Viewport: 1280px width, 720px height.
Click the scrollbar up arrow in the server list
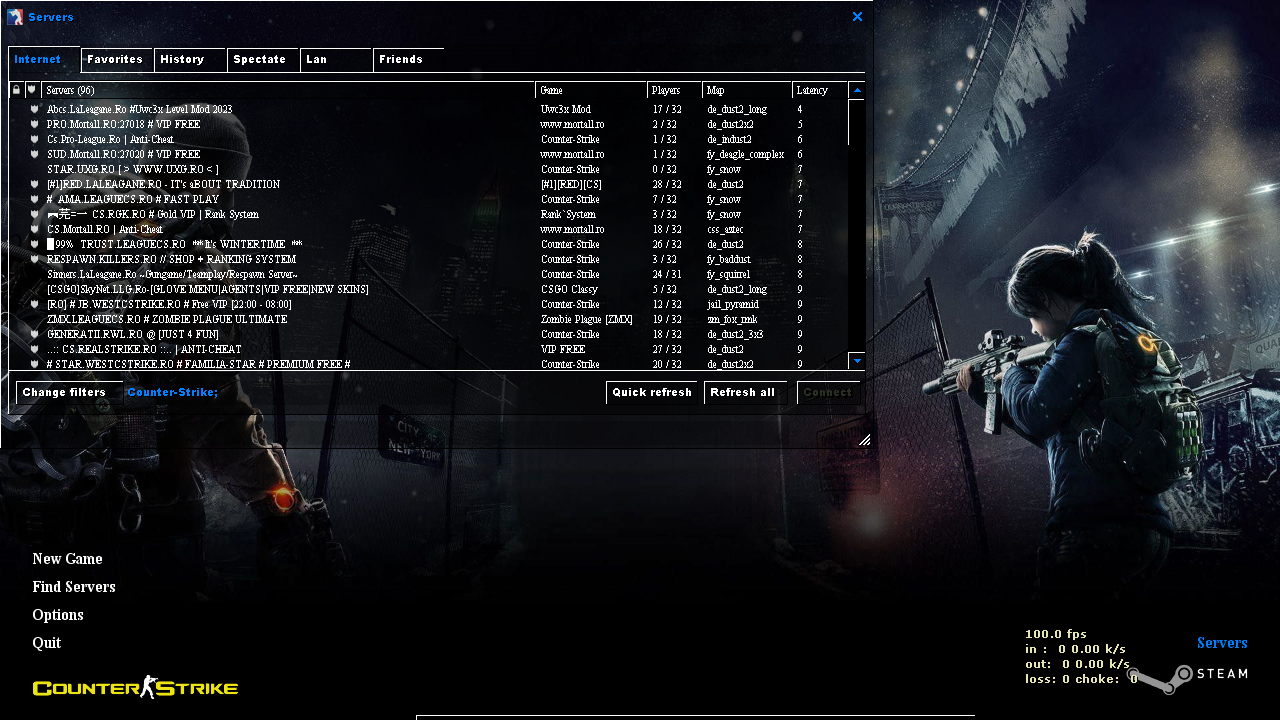[x=856, y=90]
